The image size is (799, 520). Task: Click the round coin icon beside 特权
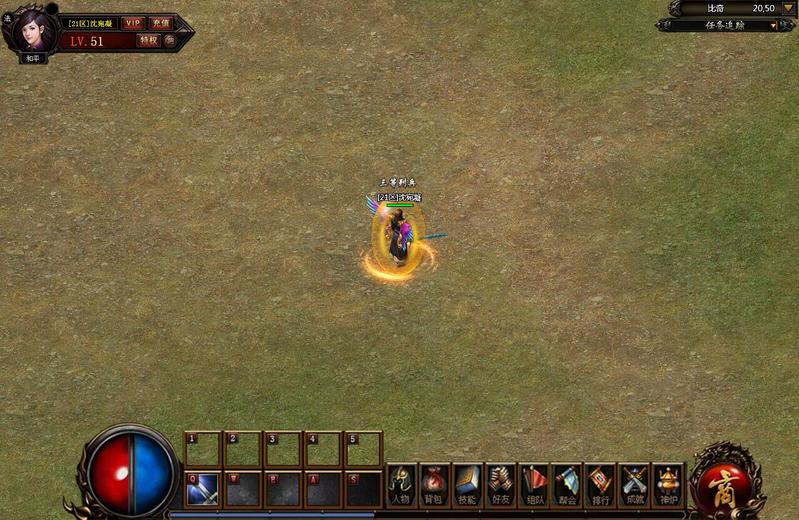tap(170, 41)
